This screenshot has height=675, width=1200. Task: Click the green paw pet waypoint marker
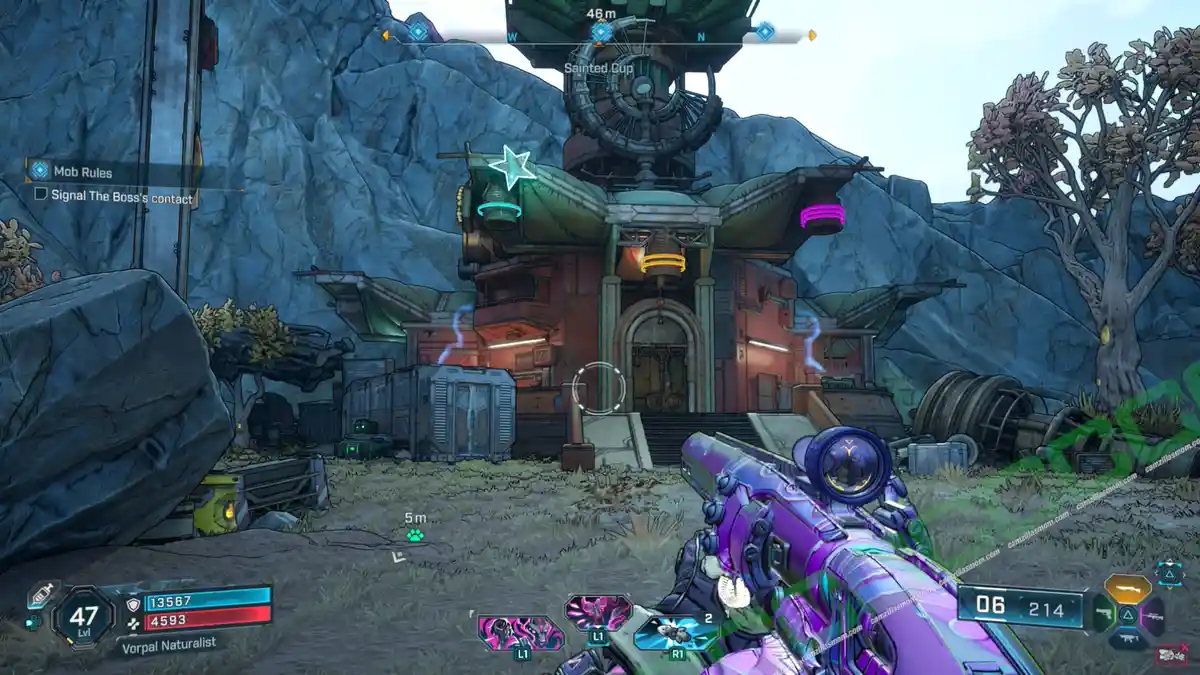click(415, 536)
